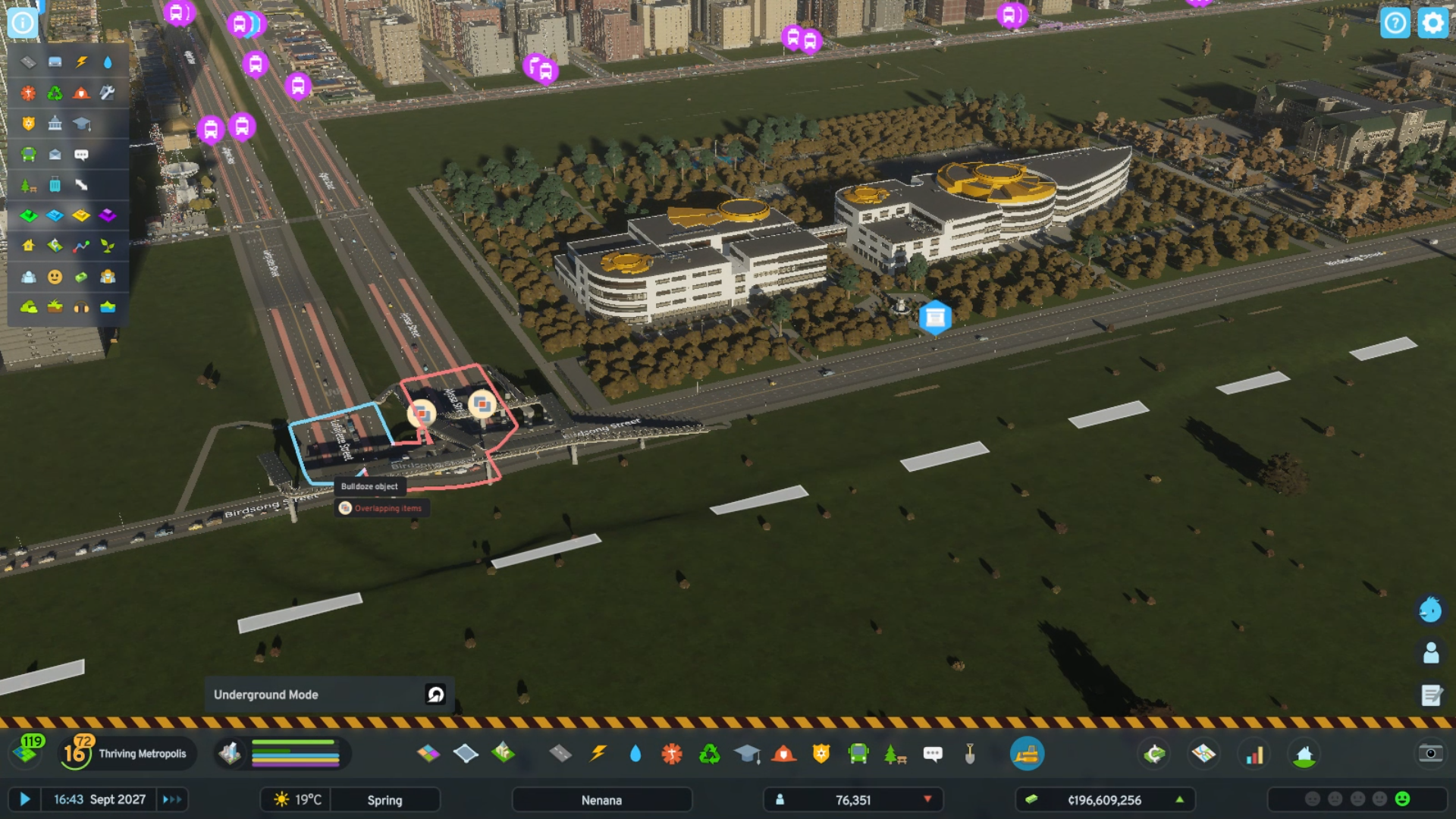Resume the simulation with the play button
This screenshot has width=1456, height=819.
(27, 799)
